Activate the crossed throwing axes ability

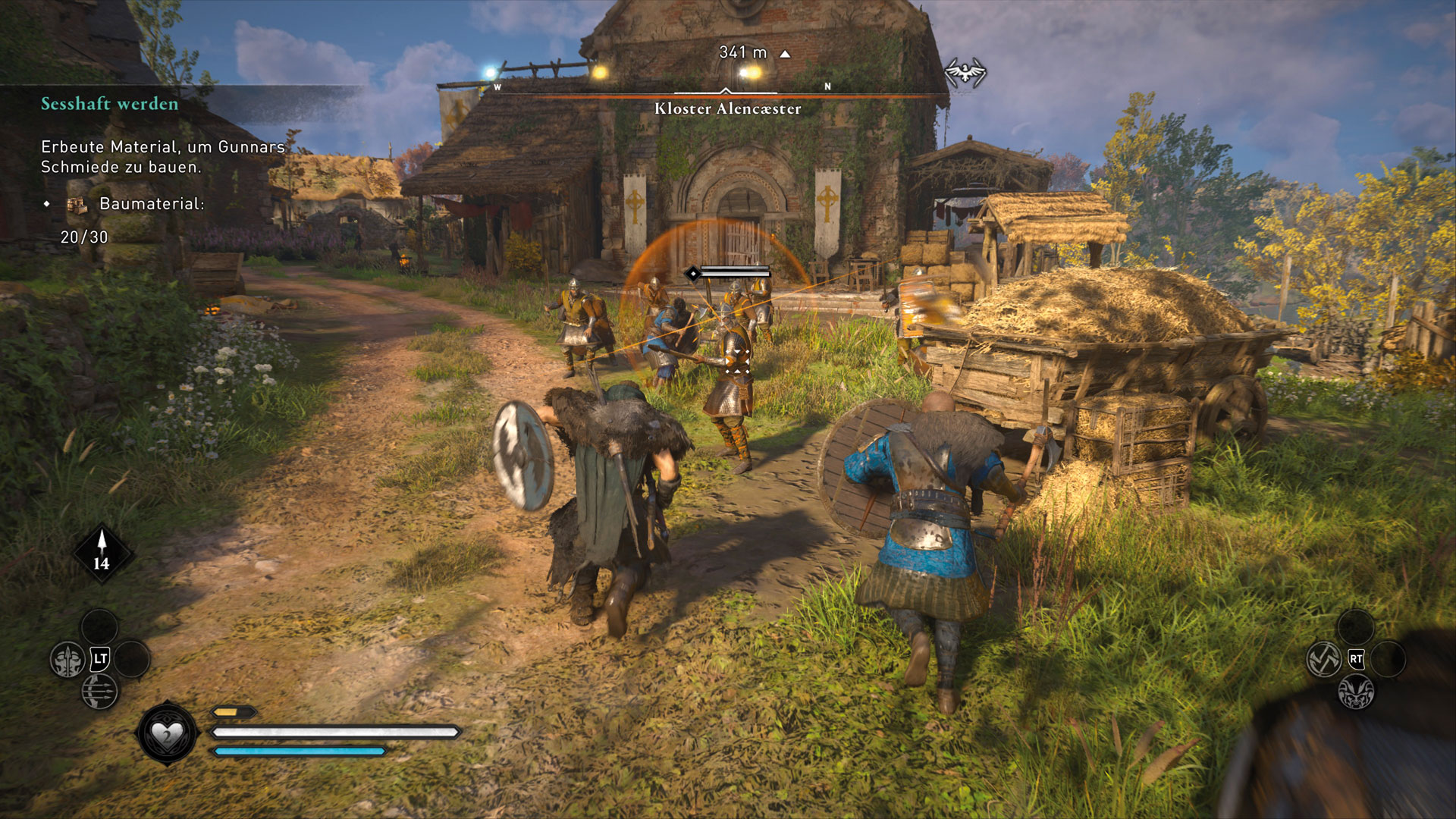(x=1324, y=659)
